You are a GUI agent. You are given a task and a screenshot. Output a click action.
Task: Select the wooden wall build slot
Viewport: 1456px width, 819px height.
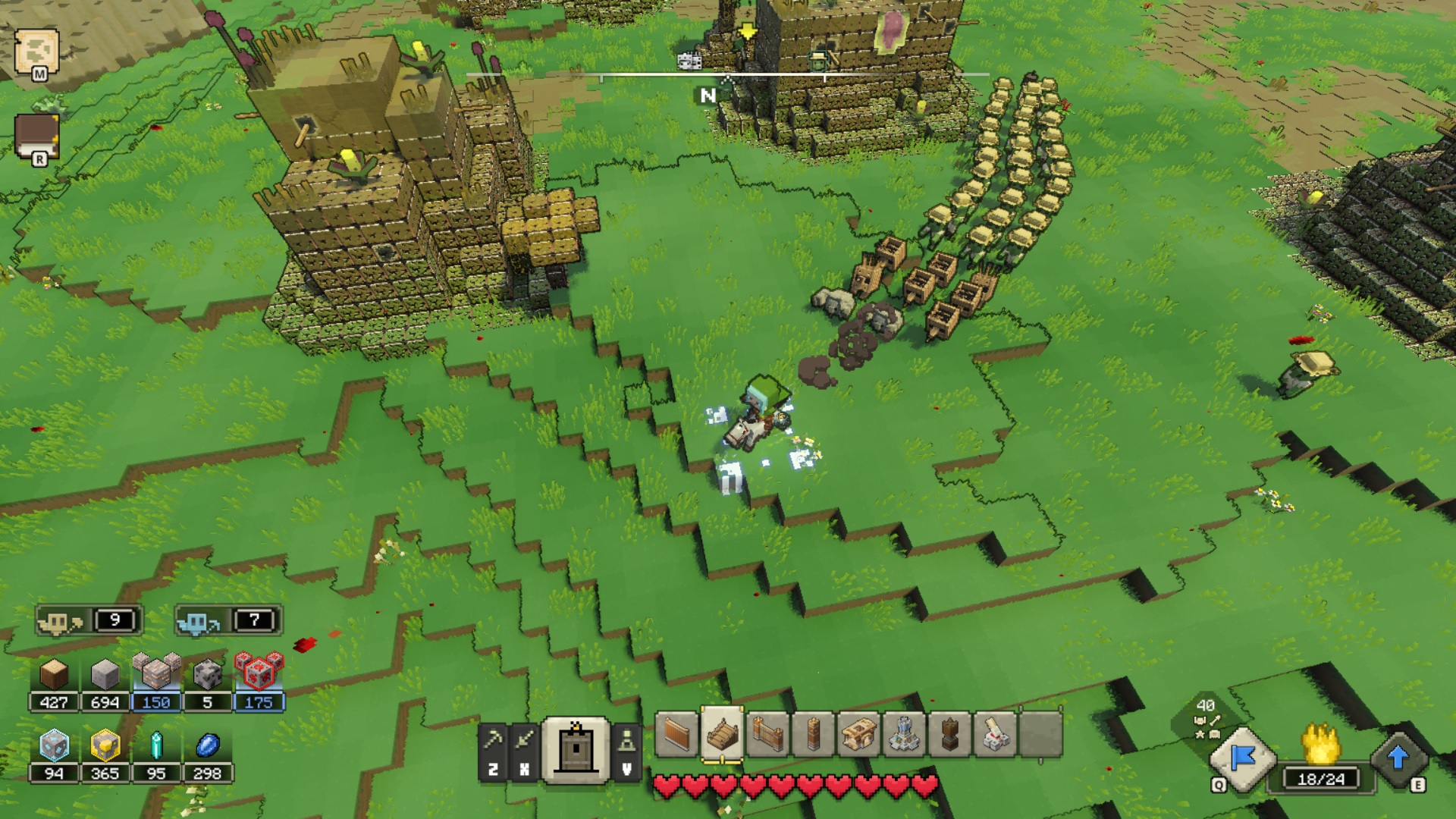click(x=676, y=734)
